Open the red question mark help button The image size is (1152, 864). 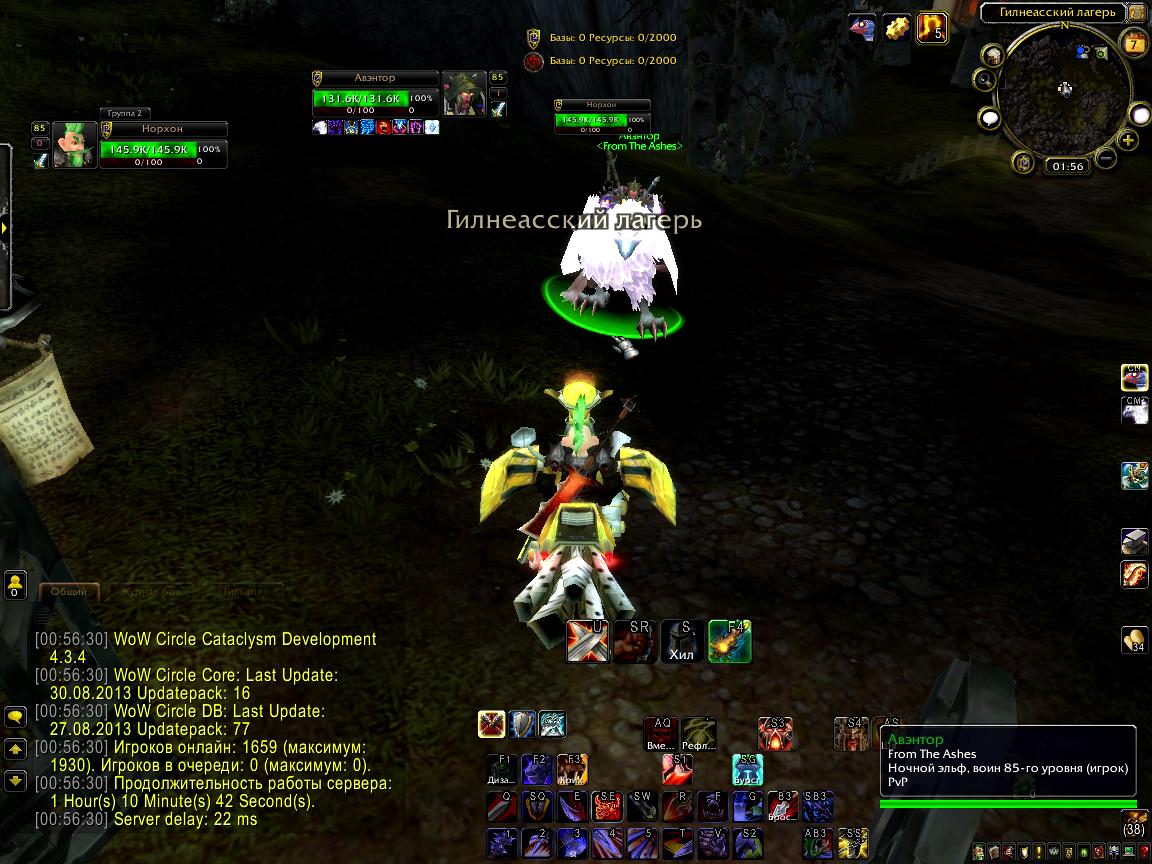pos(1143,852)
